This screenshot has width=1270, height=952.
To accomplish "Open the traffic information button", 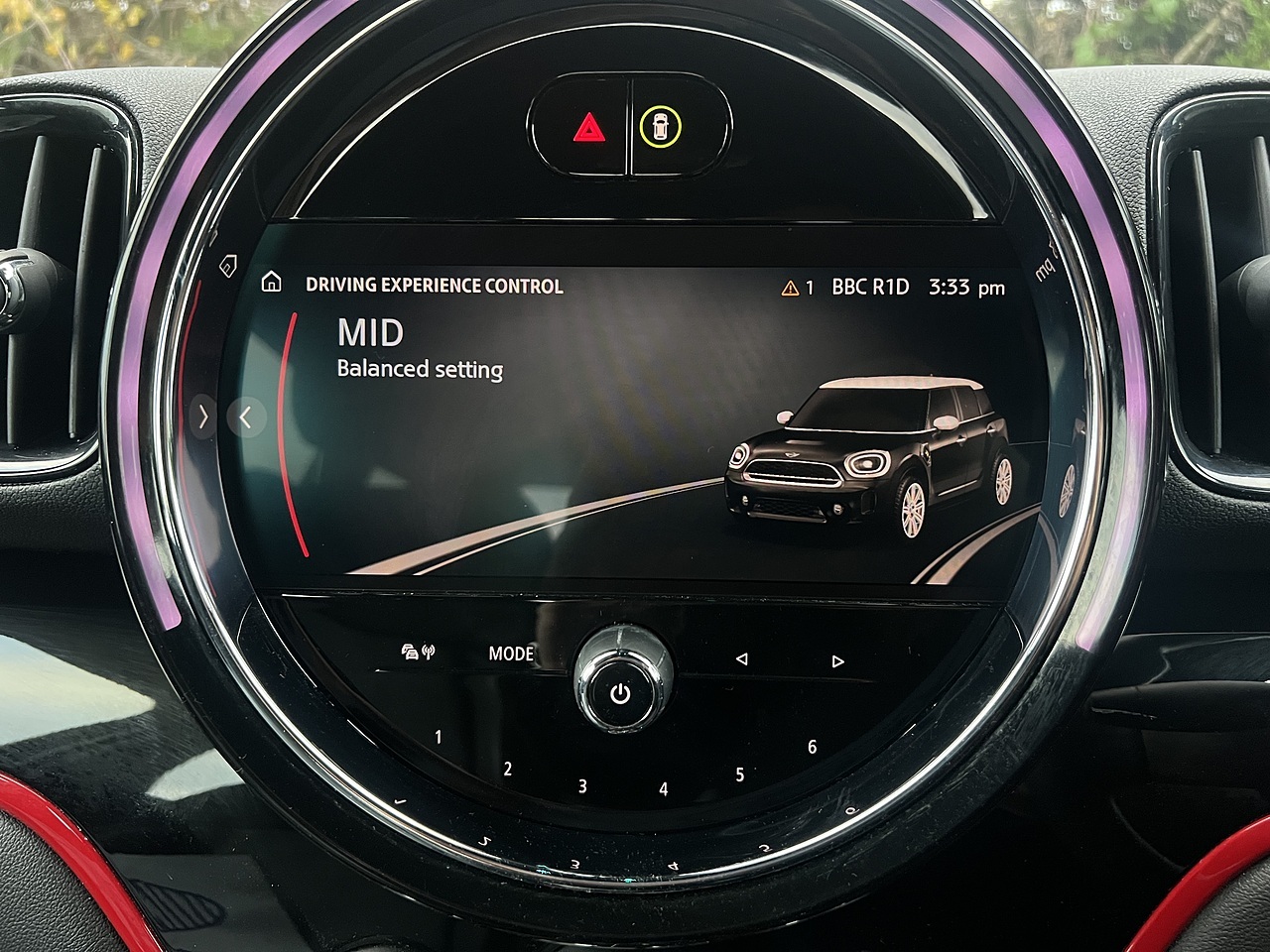I will click(x=418, y=652).
